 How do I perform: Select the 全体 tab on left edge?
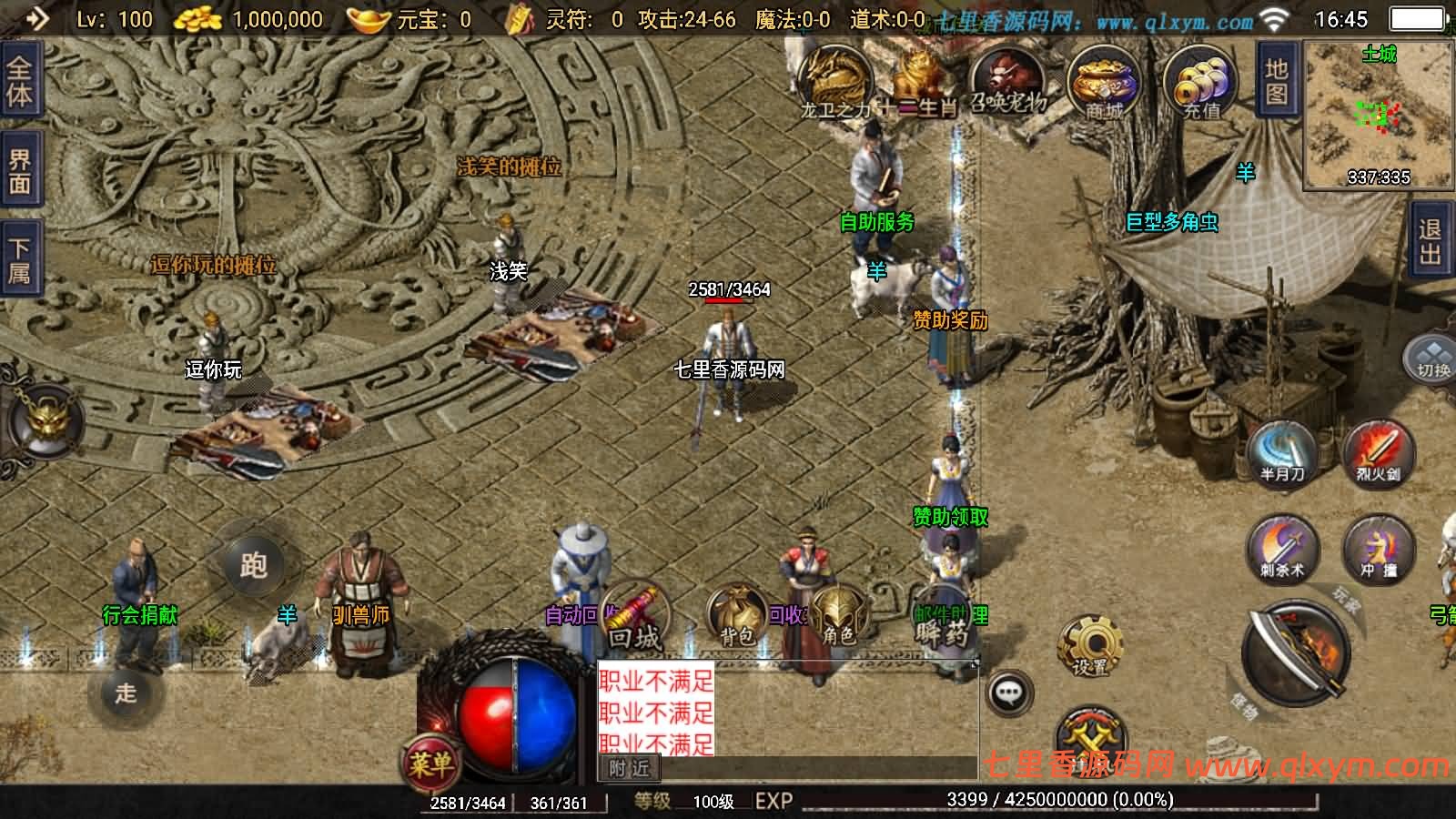[x=19, y=82]
